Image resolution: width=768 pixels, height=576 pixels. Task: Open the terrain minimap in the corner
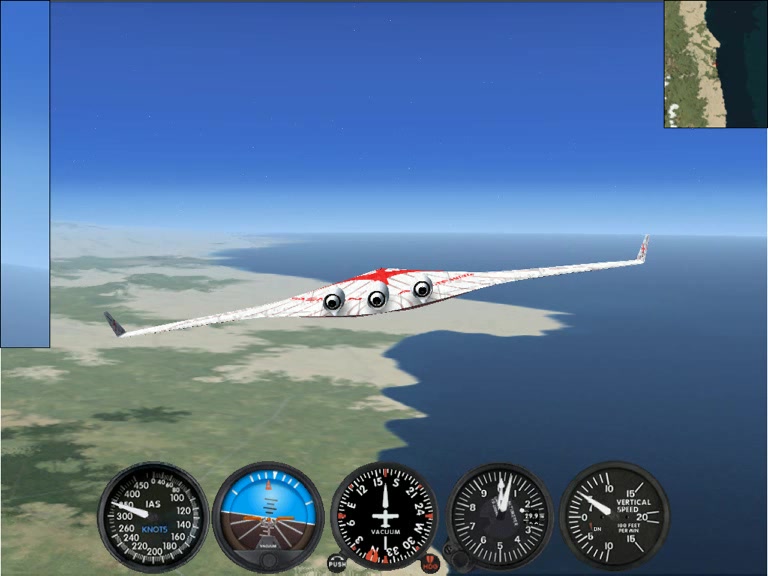point(715,64)
